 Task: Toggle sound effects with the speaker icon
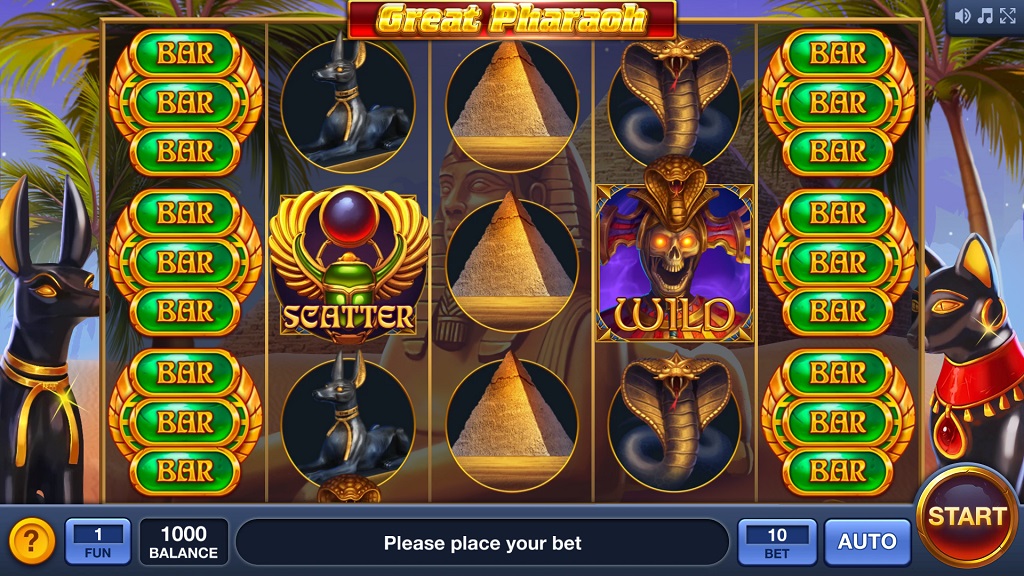coord(963,15)
